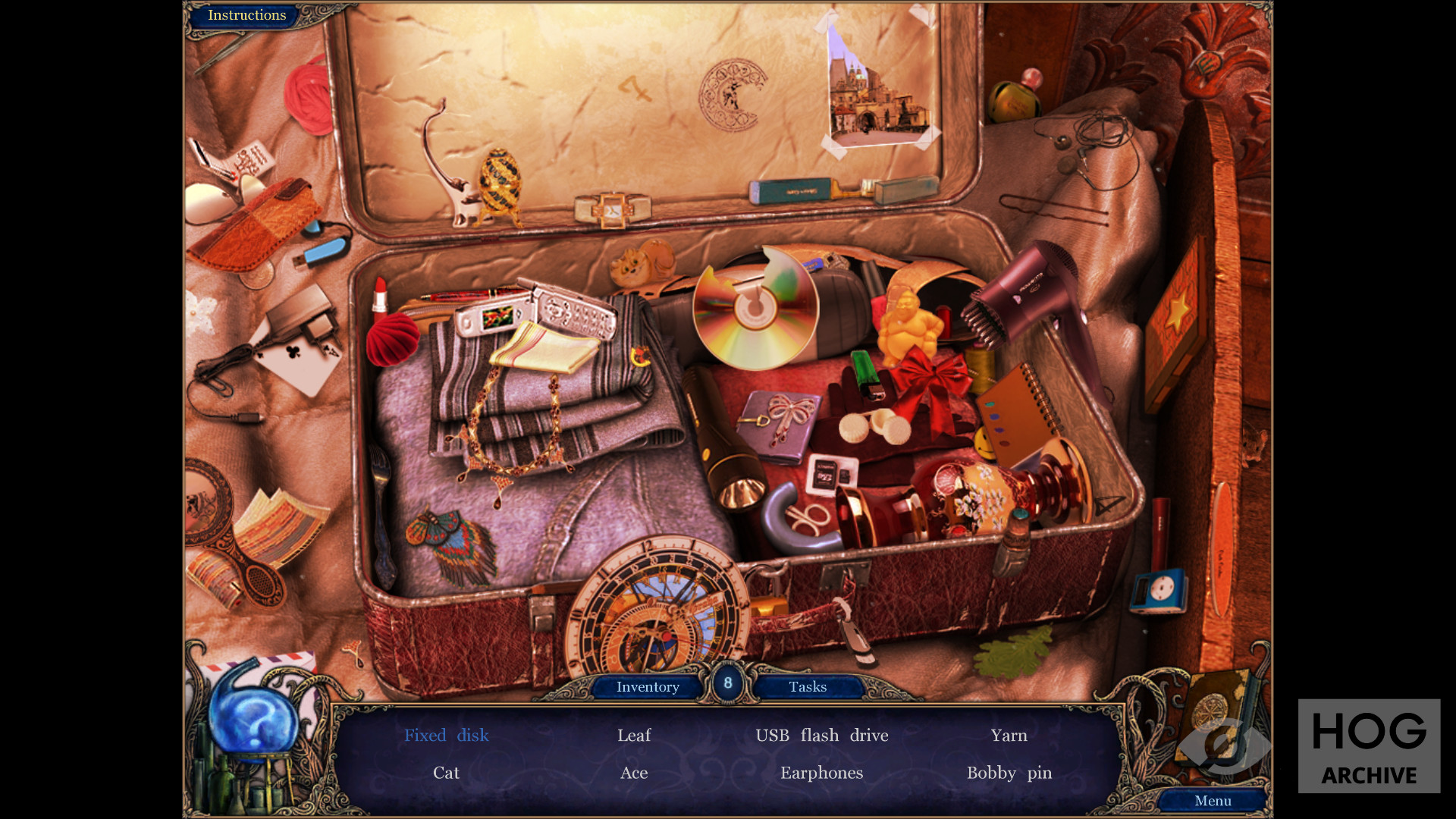The image size is (1456, 819).
Task: Select the 'Cat' list entry
Action: [446, 773]
